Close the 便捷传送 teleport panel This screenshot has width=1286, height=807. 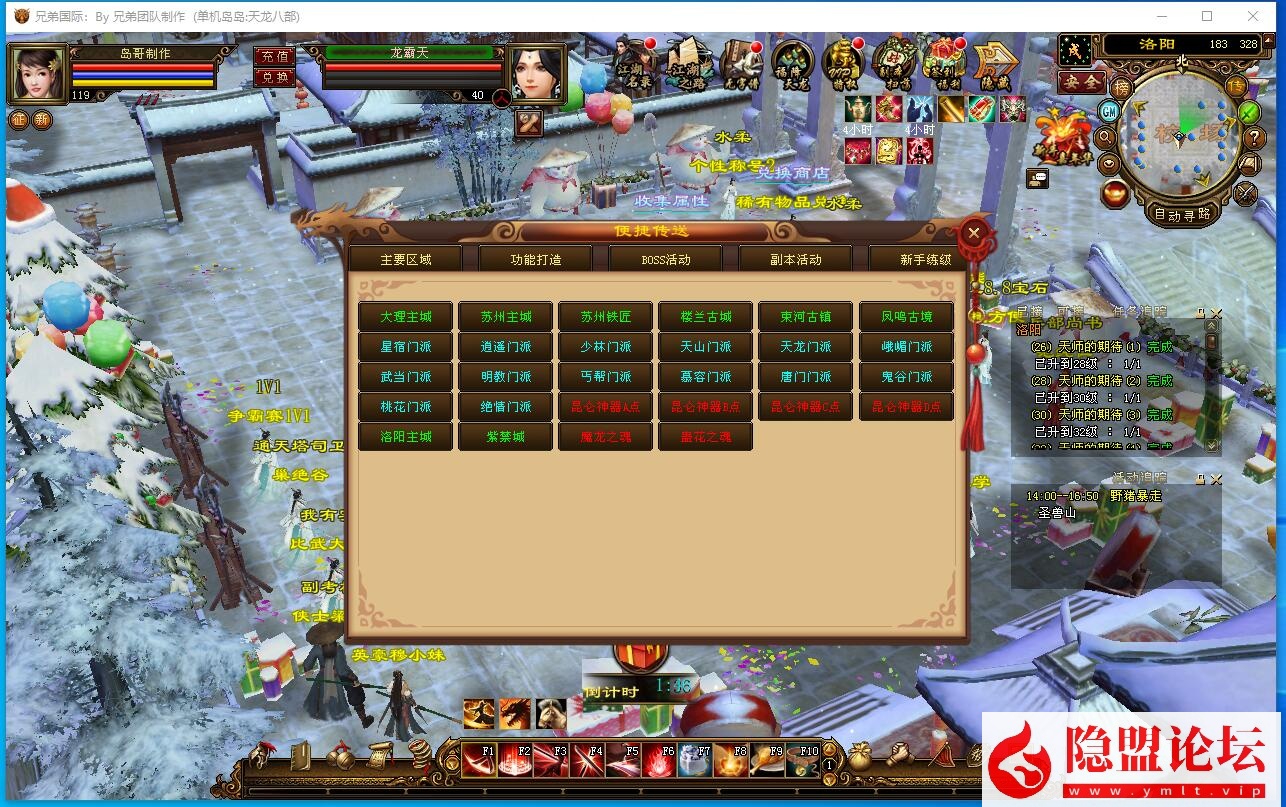coord(975,235)
